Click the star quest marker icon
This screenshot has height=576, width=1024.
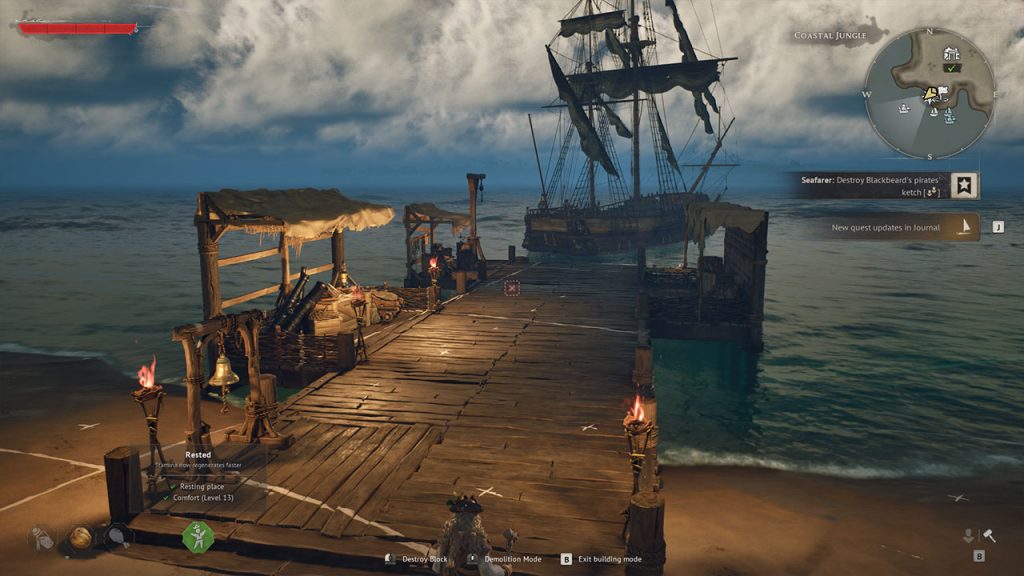click(965, 185)
